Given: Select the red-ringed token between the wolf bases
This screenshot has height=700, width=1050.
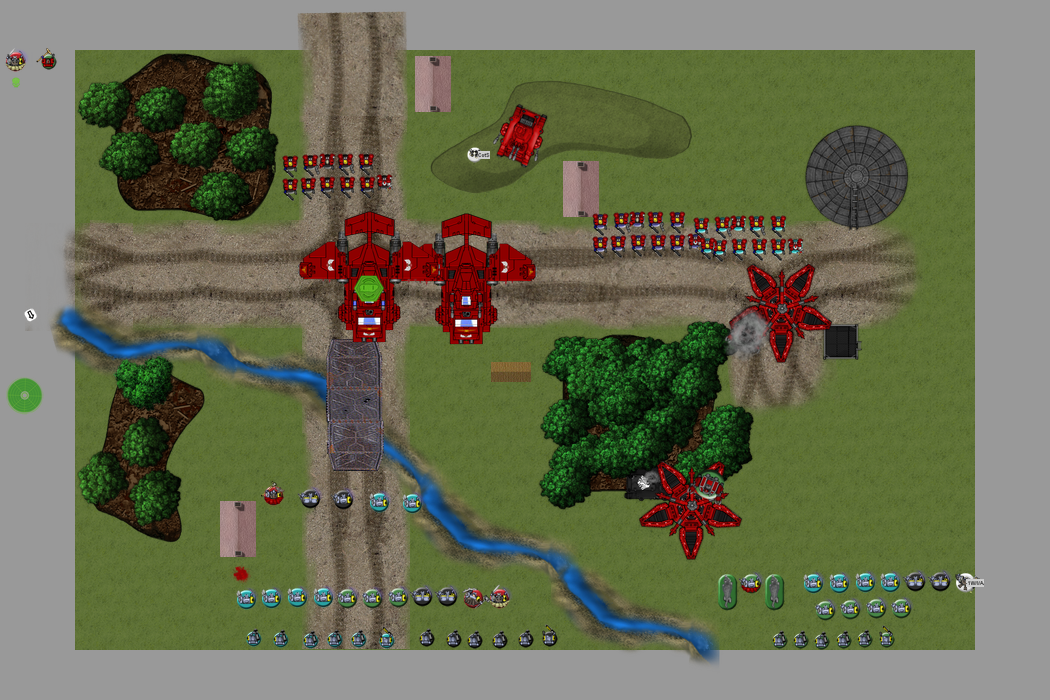Looking at the screenshot, I should (x=751, y=583).
